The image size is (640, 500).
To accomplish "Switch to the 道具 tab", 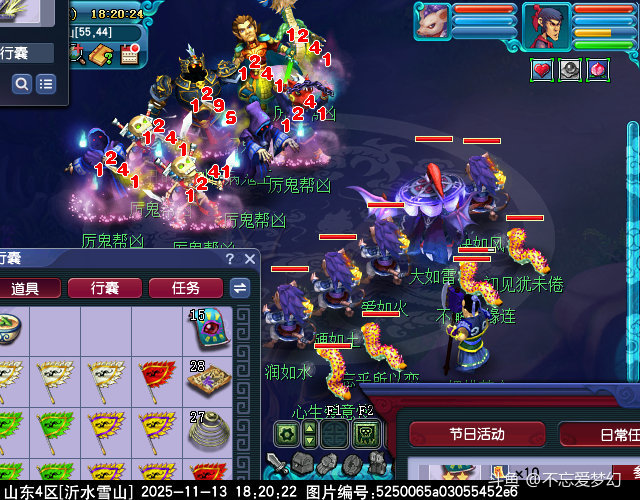I will [x=26, y=288].
